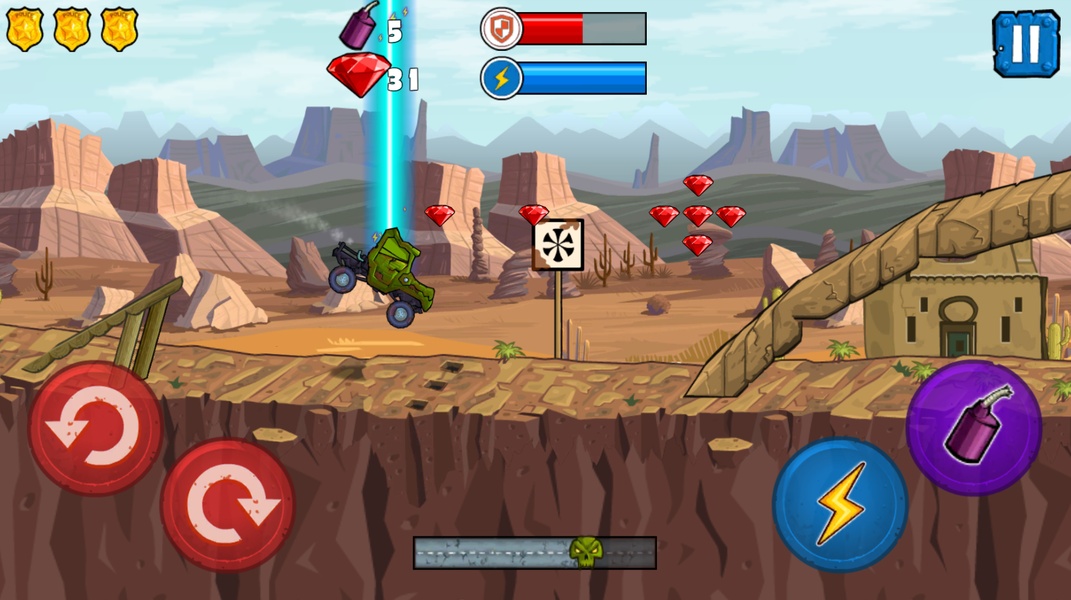
Task: Tap the counter-clockwise rotate button
Action: 96,429
